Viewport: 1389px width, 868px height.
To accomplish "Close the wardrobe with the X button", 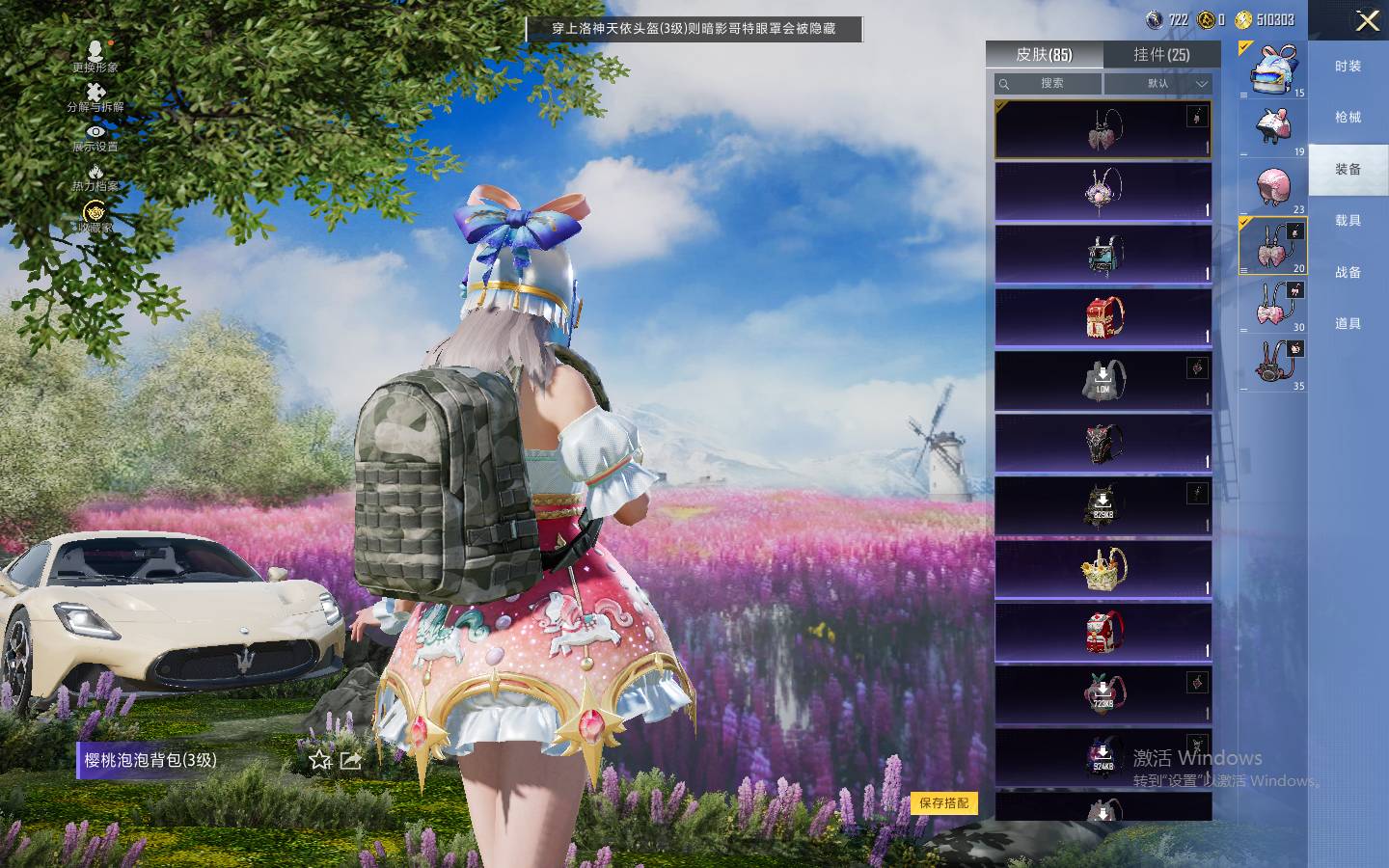I will 1367,21.
